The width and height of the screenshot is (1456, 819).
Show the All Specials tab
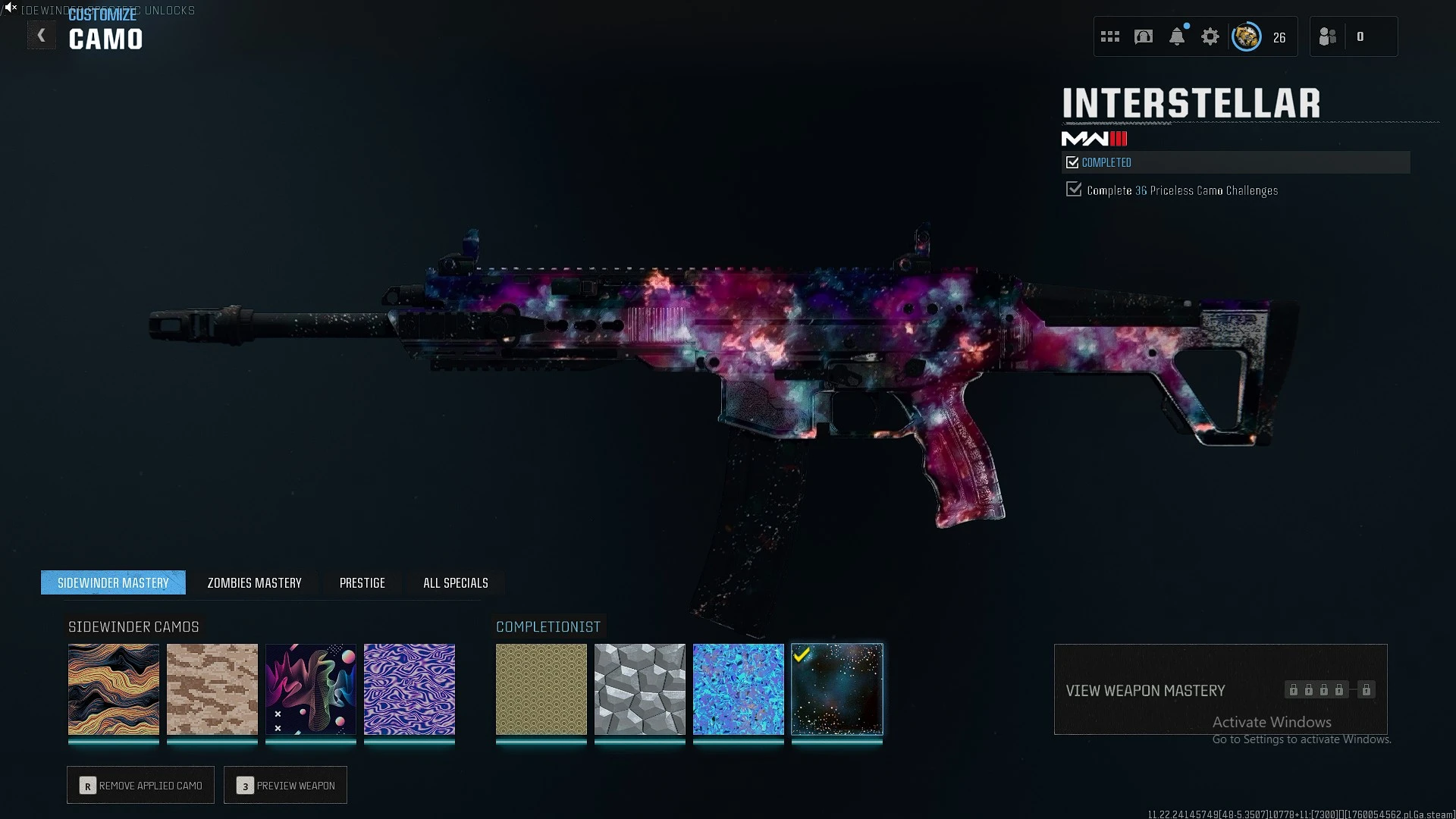(x=455, y=582)
